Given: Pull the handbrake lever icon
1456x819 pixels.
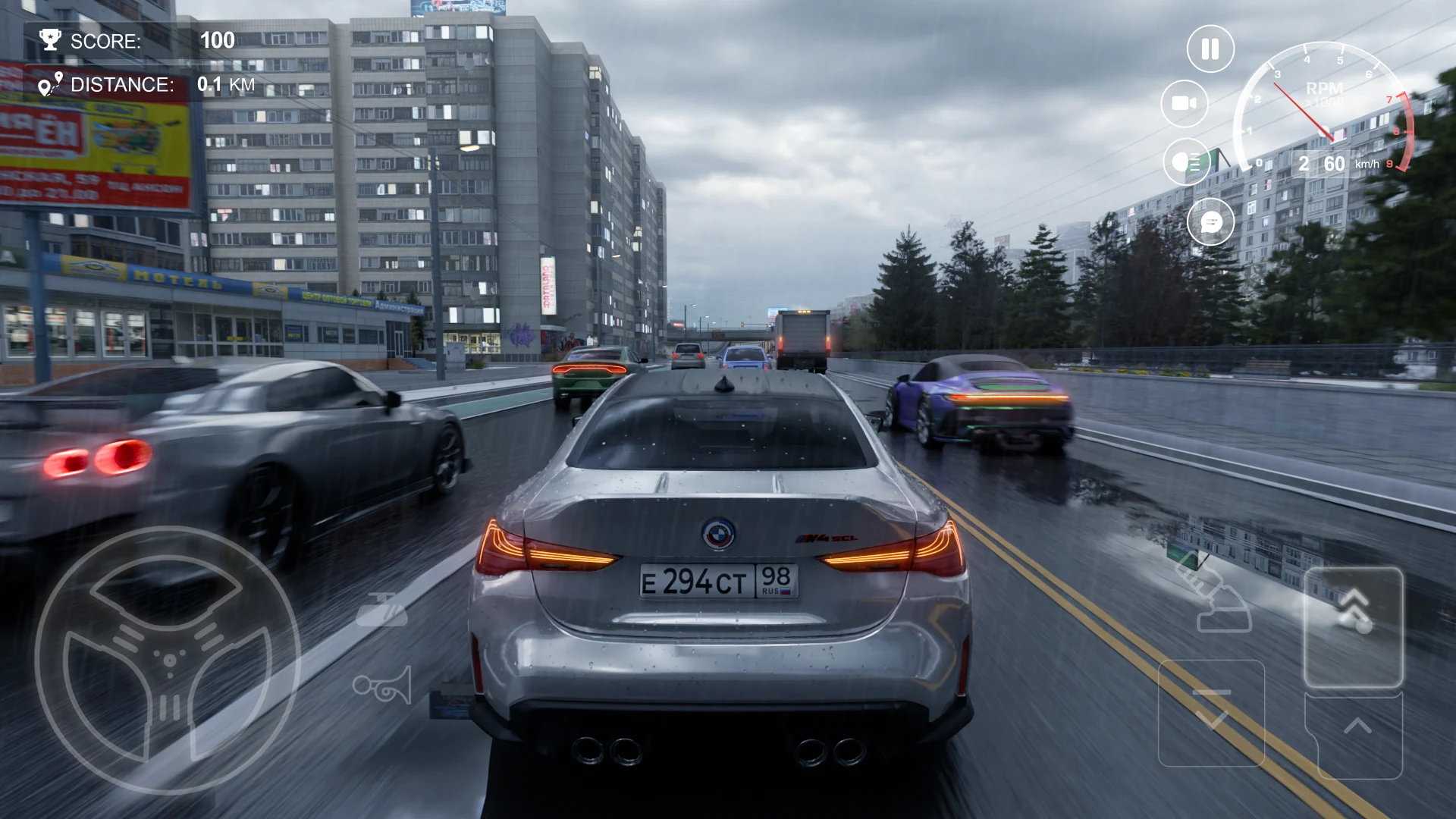Looking at the screenshot, I should 1213,595.
